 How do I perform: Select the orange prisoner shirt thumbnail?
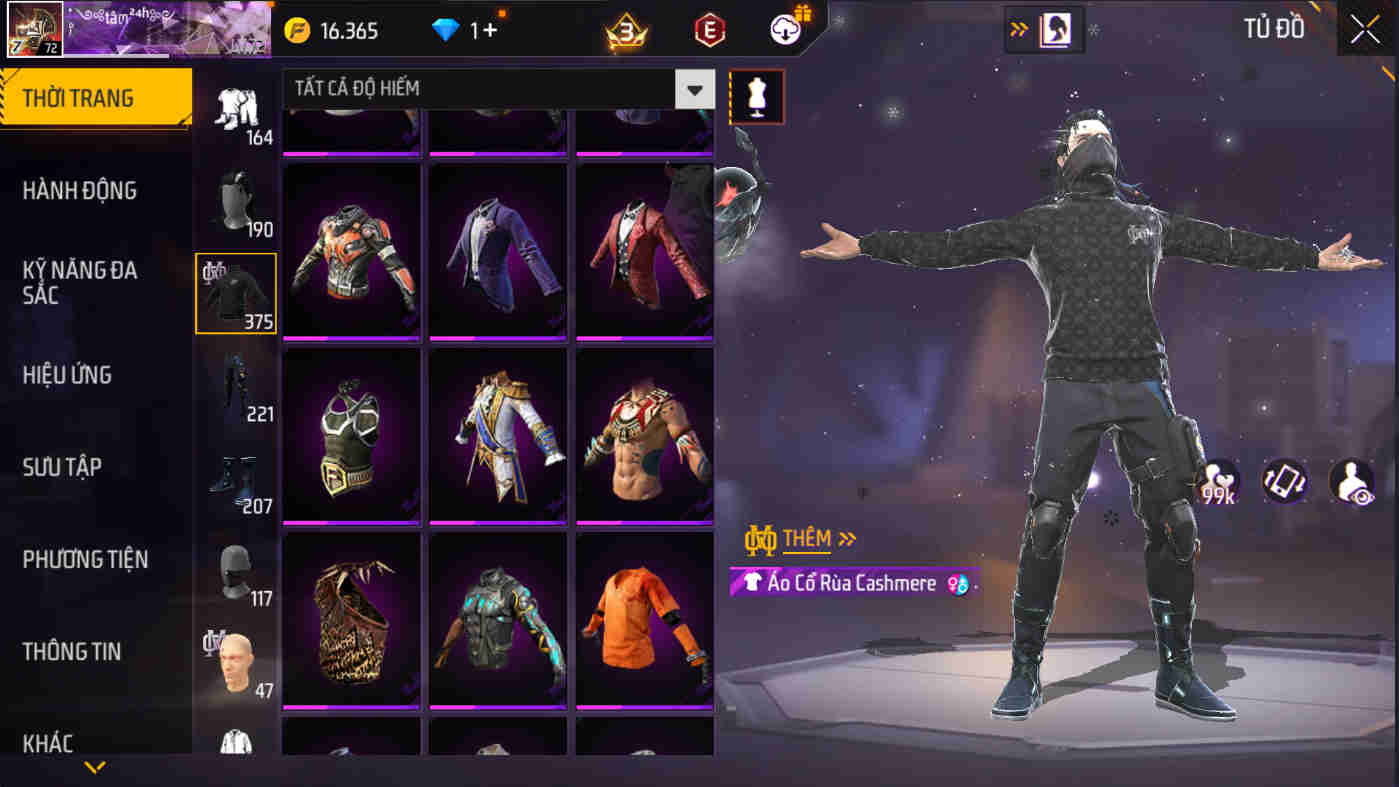643,618
